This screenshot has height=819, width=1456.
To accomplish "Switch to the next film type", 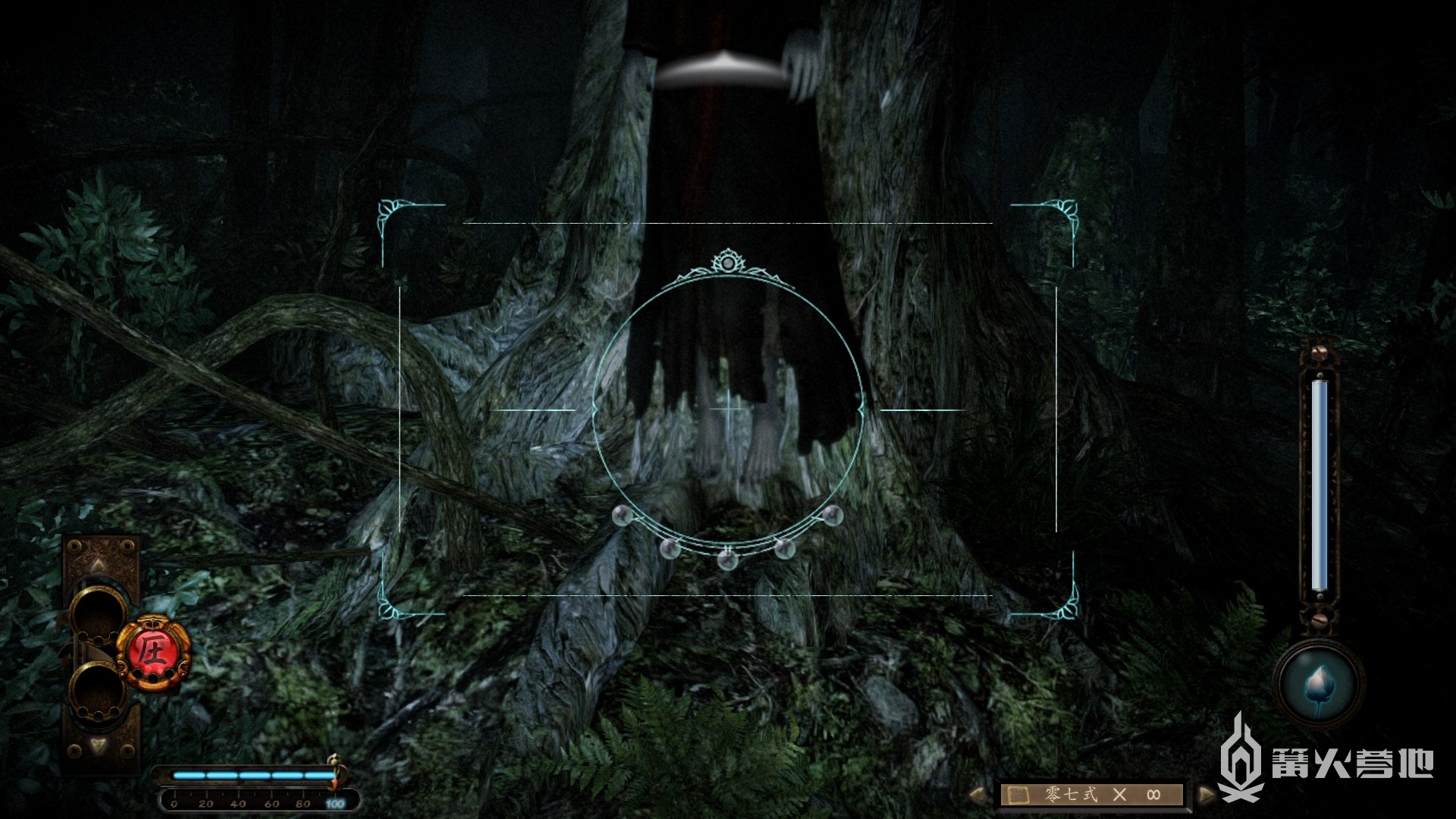I will coord(1206,795).
